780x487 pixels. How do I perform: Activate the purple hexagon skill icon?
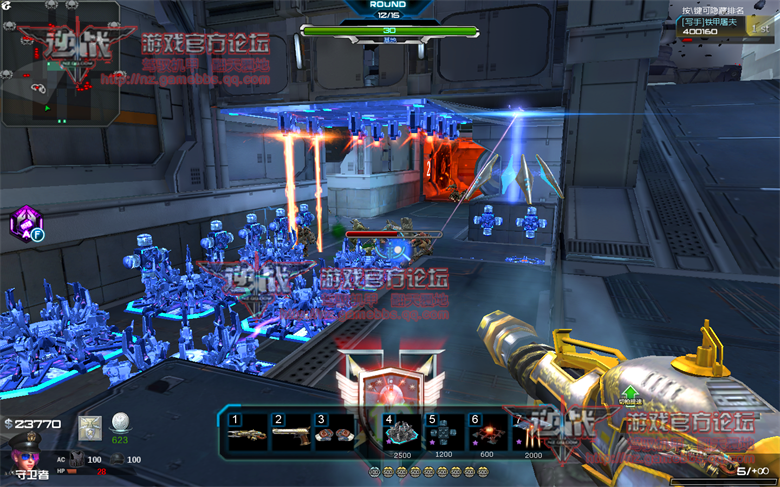(x=25, y=224)
